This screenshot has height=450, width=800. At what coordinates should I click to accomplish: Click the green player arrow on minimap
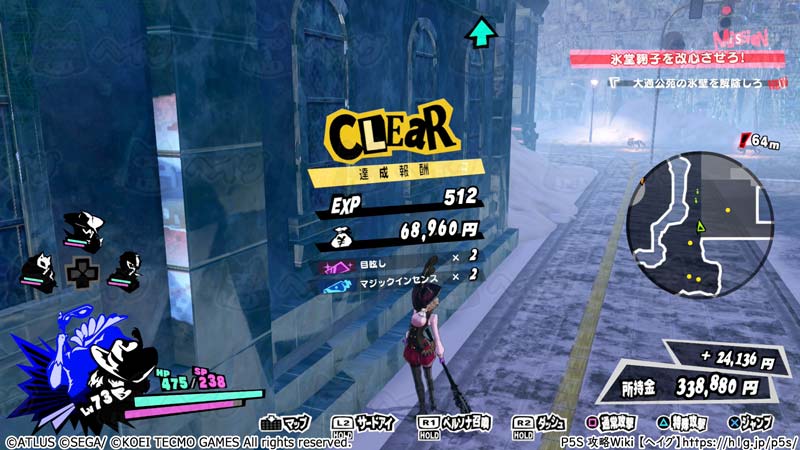point(701,229)
